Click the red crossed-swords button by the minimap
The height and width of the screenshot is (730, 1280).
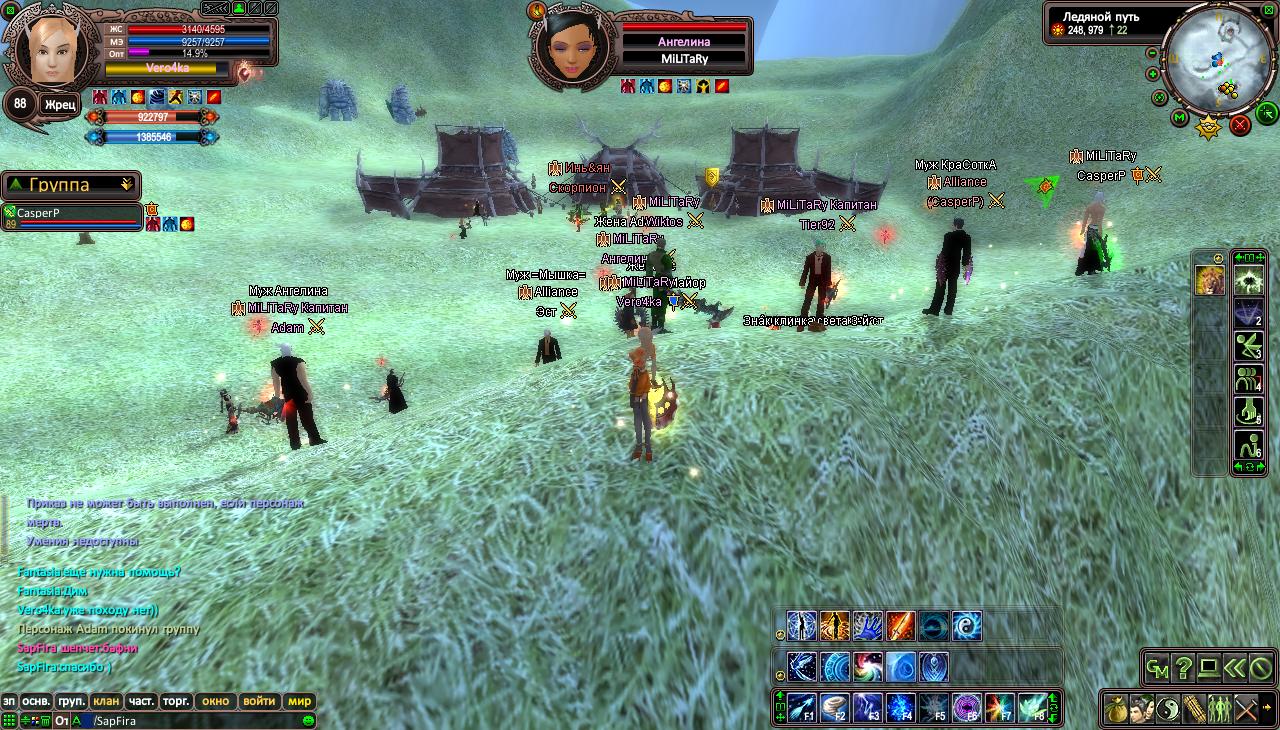click(x=1240, y=125)
